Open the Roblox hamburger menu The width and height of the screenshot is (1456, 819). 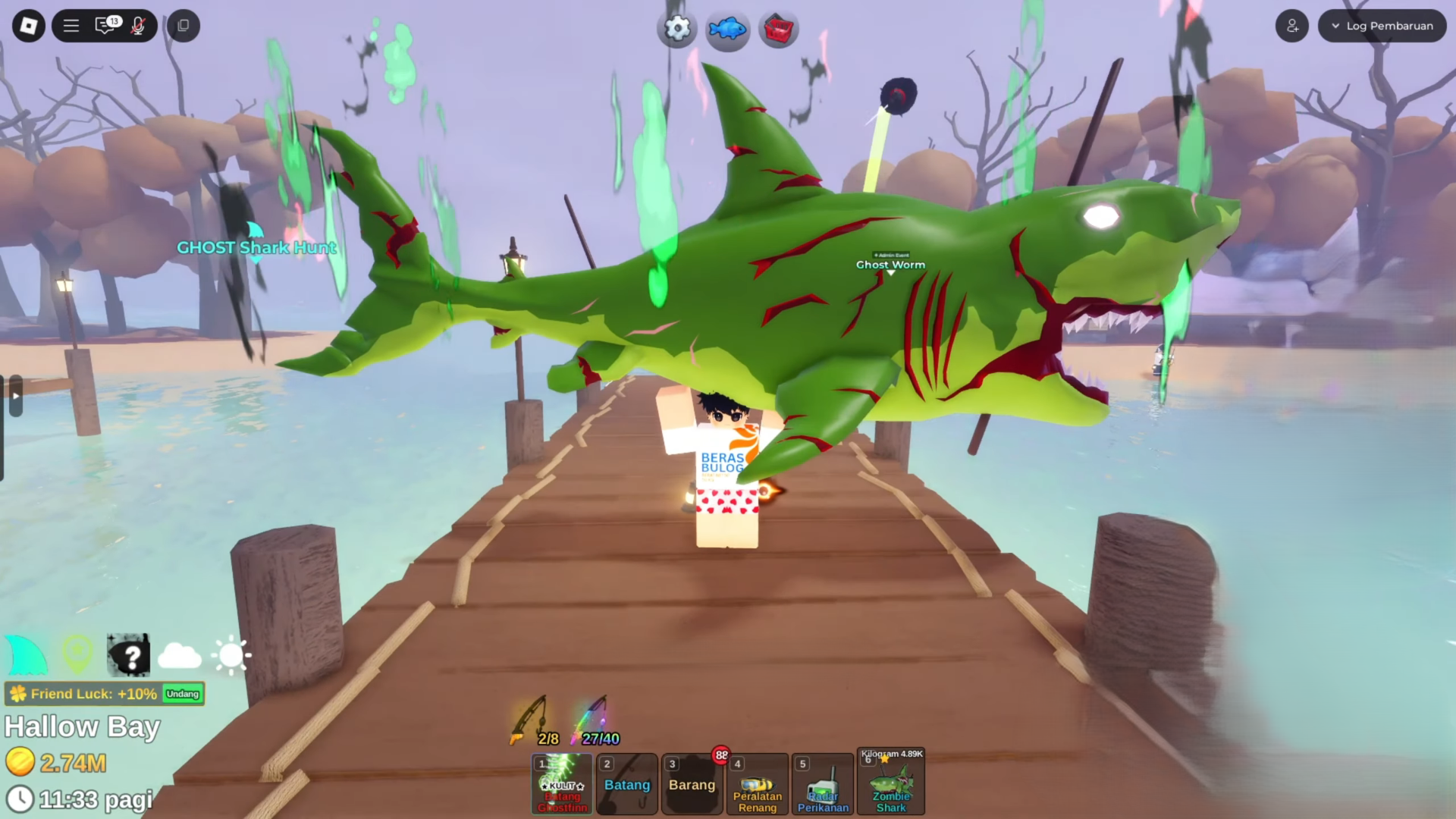click(71, 25)
